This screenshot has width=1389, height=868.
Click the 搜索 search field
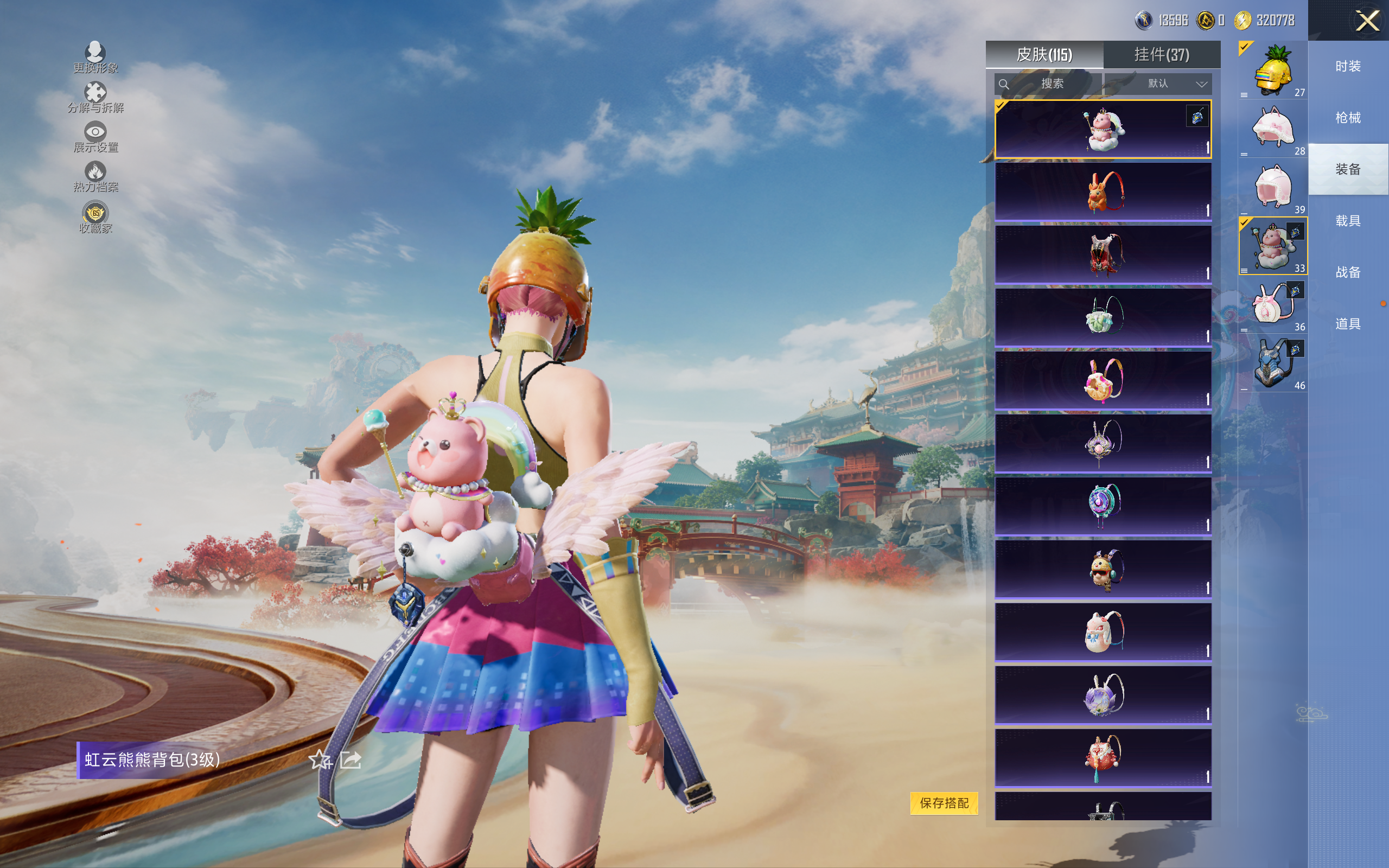point(1048,84)
